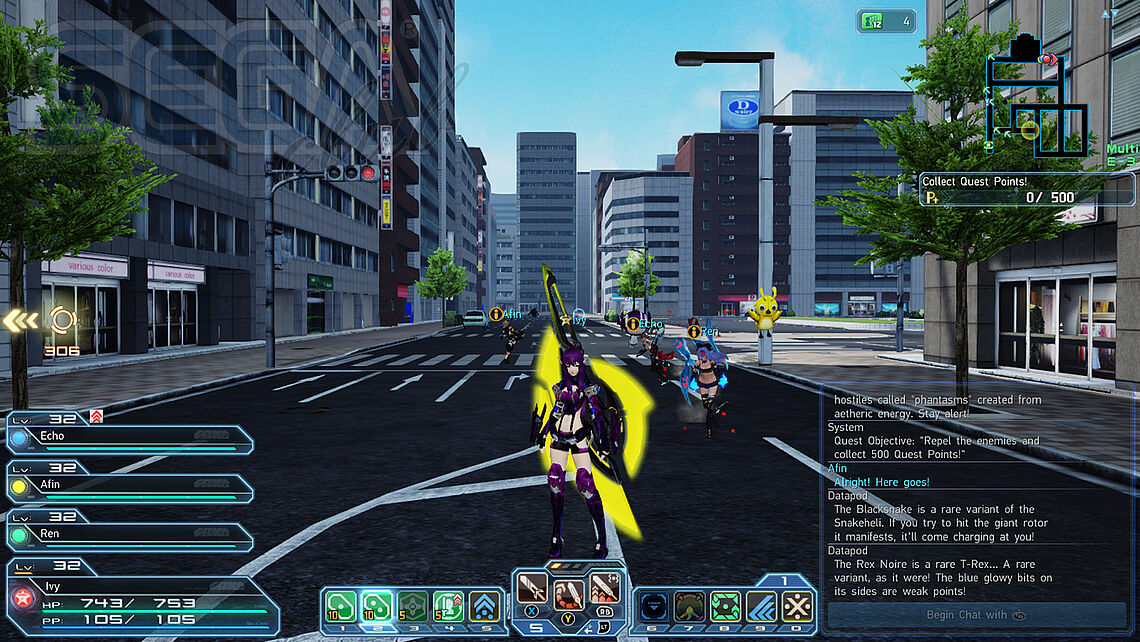
Task: Select party member Ren's status panel
Action: tap(130, 536)
